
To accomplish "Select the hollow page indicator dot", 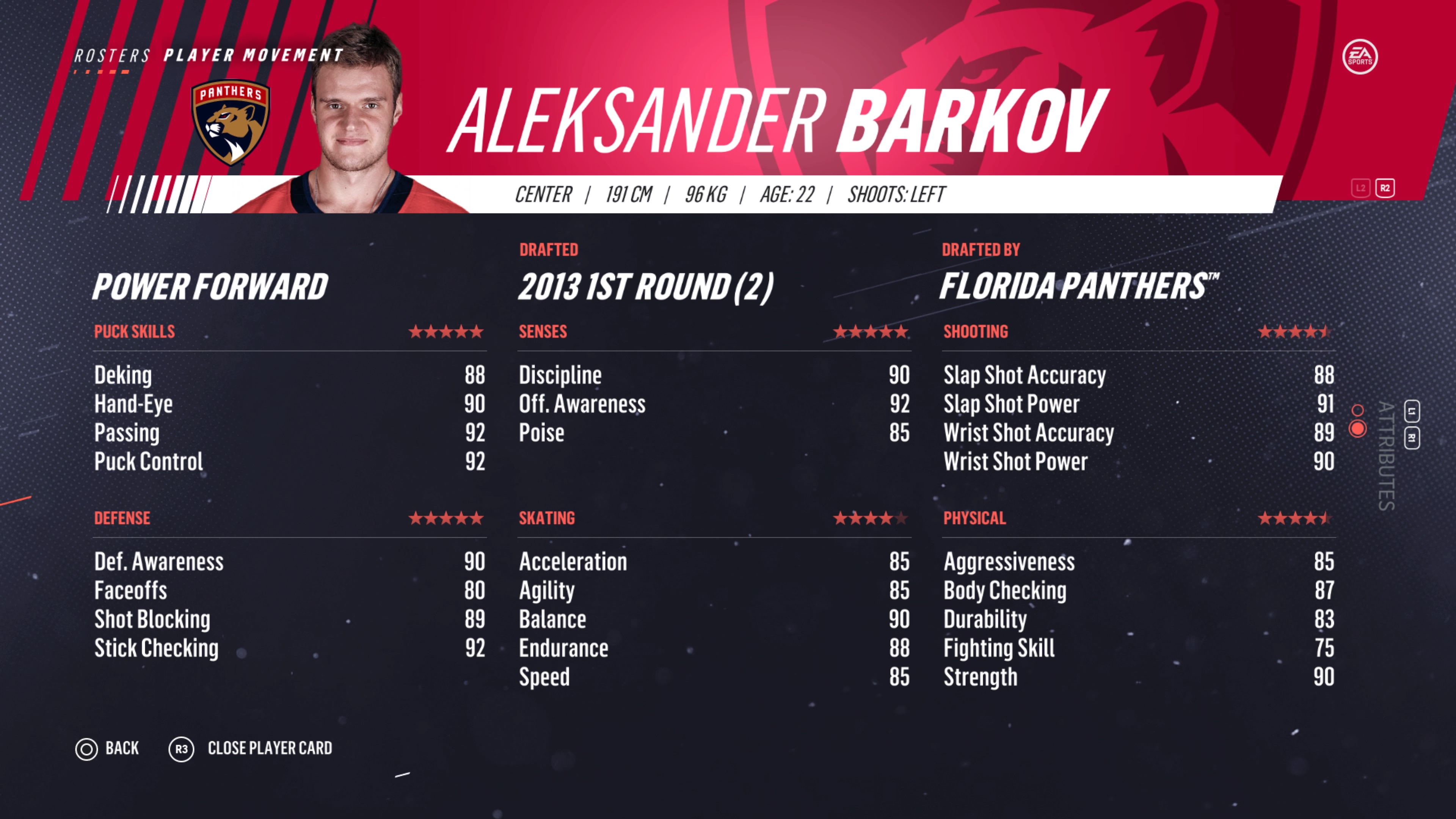I will coord(1357,410).
